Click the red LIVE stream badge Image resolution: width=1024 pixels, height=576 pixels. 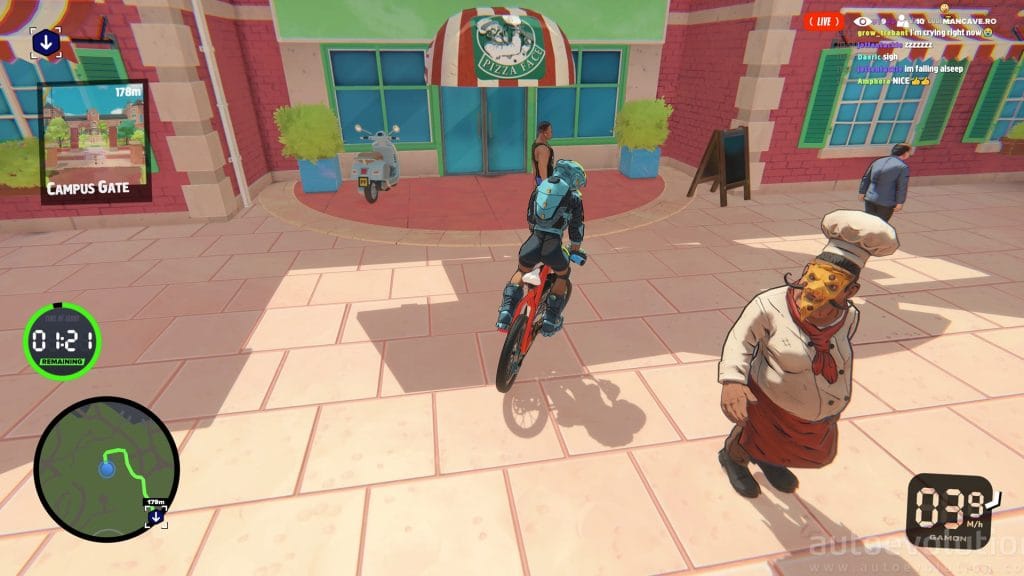click(x=825, y=20)
